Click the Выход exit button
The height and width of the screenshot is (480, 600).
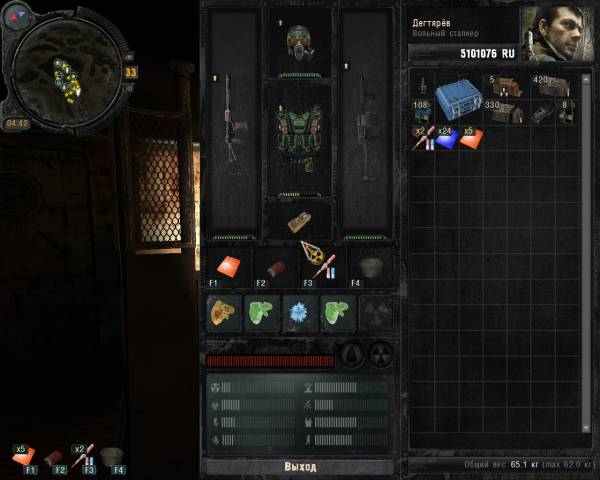click(x=299, y=467)
